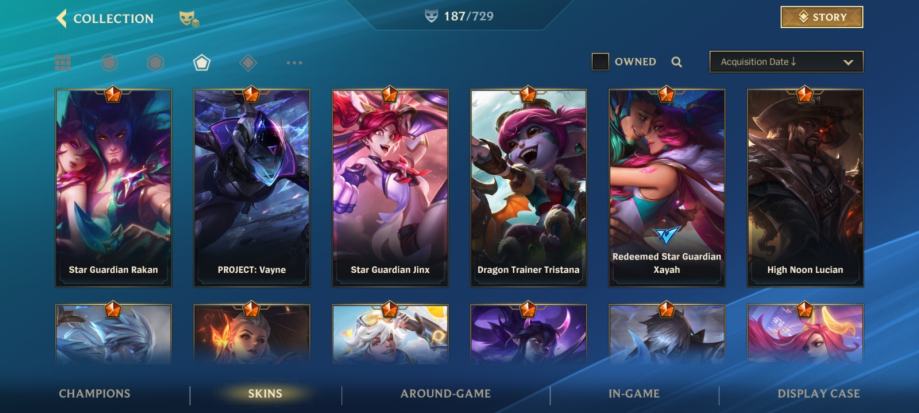Select the grid all-skins filter icon
This screenshot has width=919, height=413.
(x=63, y=63)
